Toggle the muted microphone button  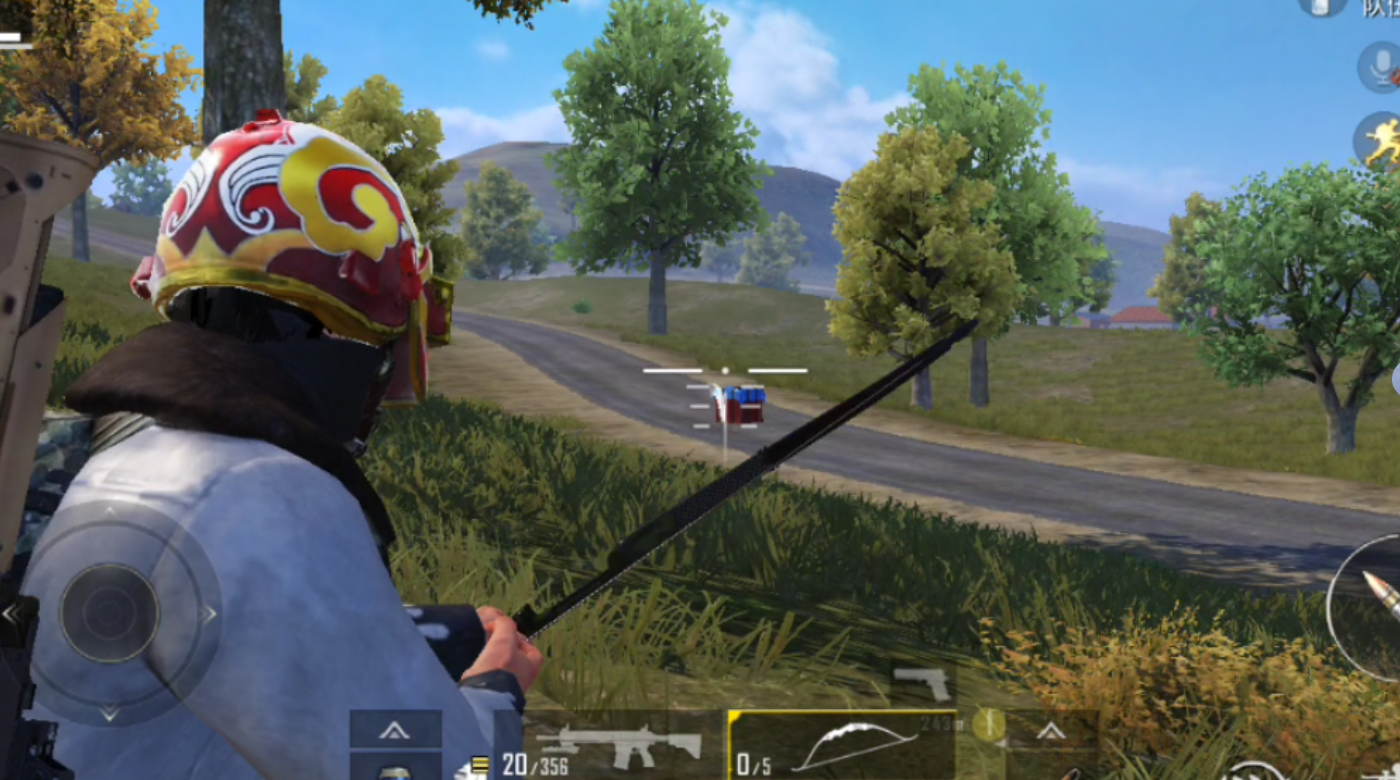(1381, 67)
